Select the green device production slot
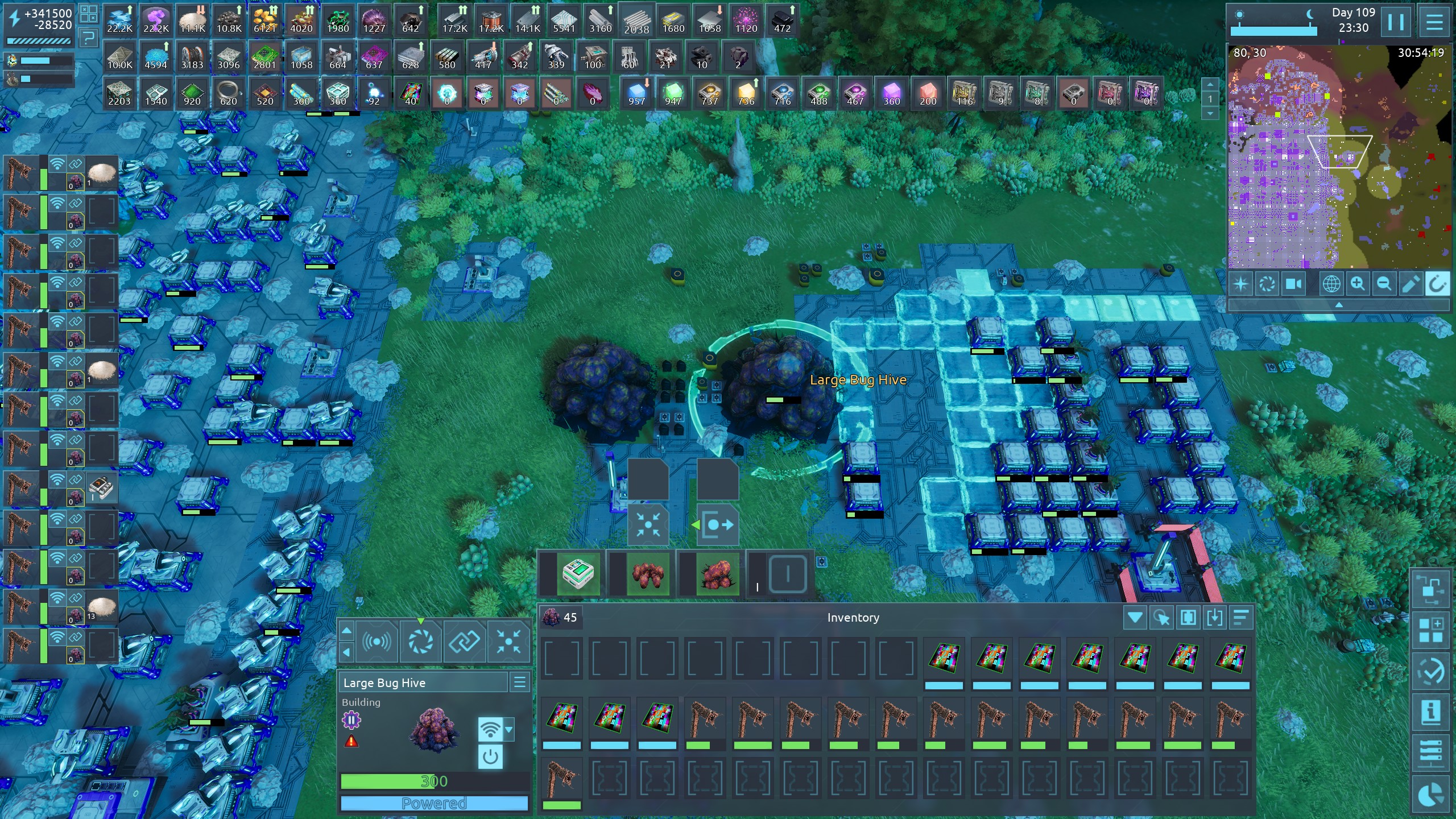 point(577,573)
